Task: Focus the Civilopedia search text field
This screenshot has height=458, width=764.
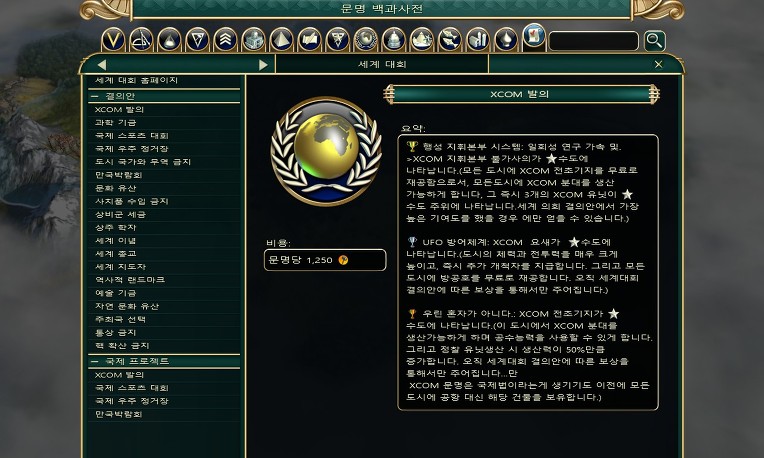Action: coord(593,41)
